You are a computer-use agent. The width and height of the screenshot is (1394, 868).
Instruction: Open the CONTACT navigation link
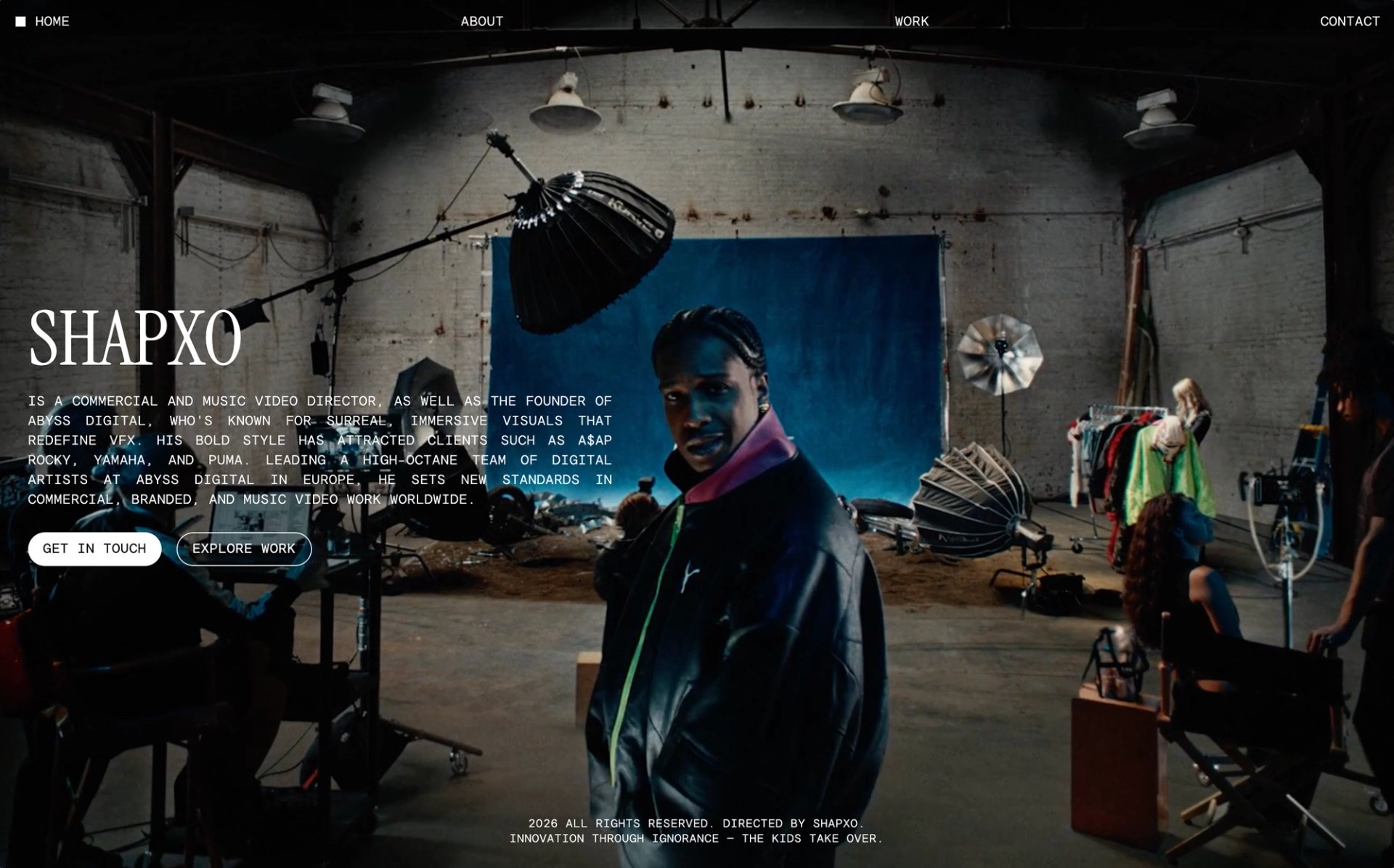pos(1349,22)
